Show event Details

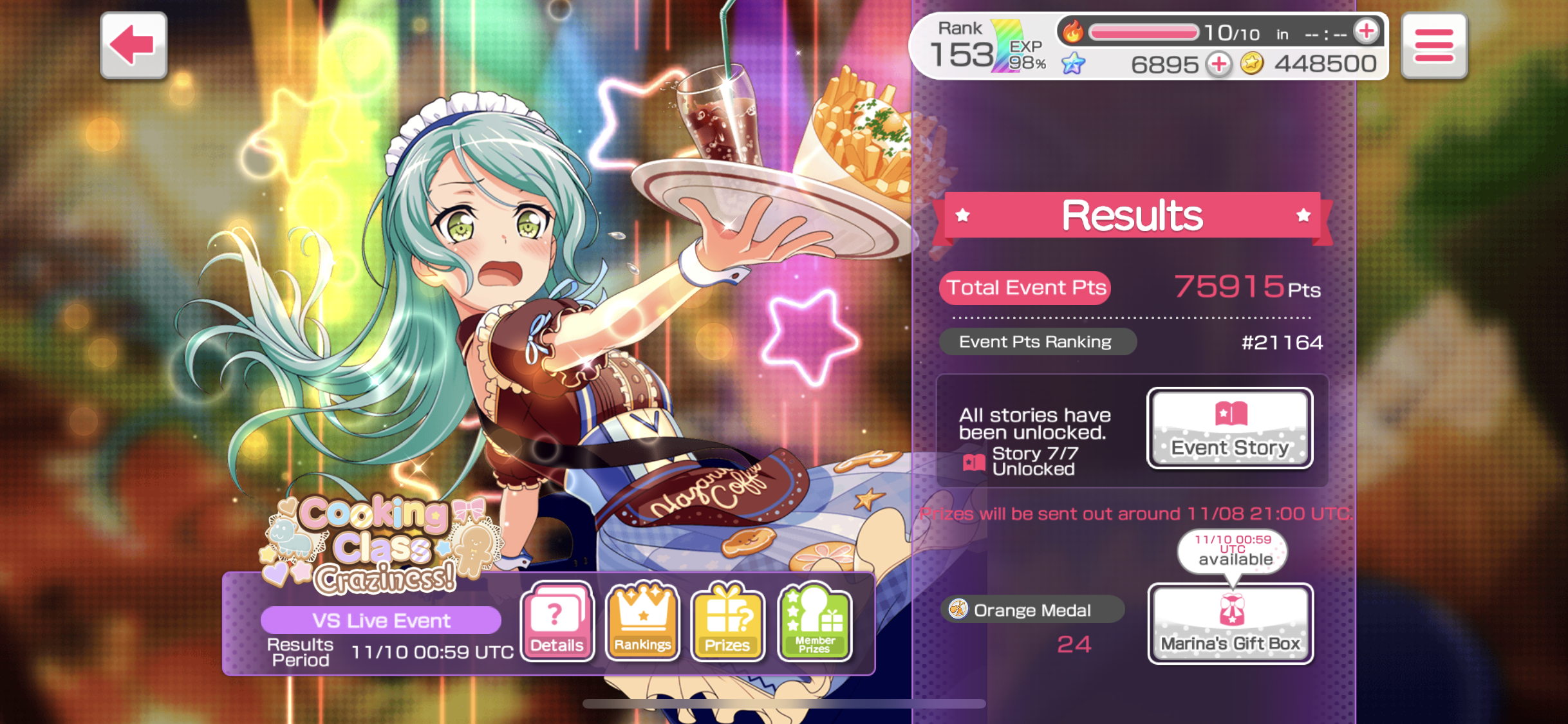pos(557,622)
